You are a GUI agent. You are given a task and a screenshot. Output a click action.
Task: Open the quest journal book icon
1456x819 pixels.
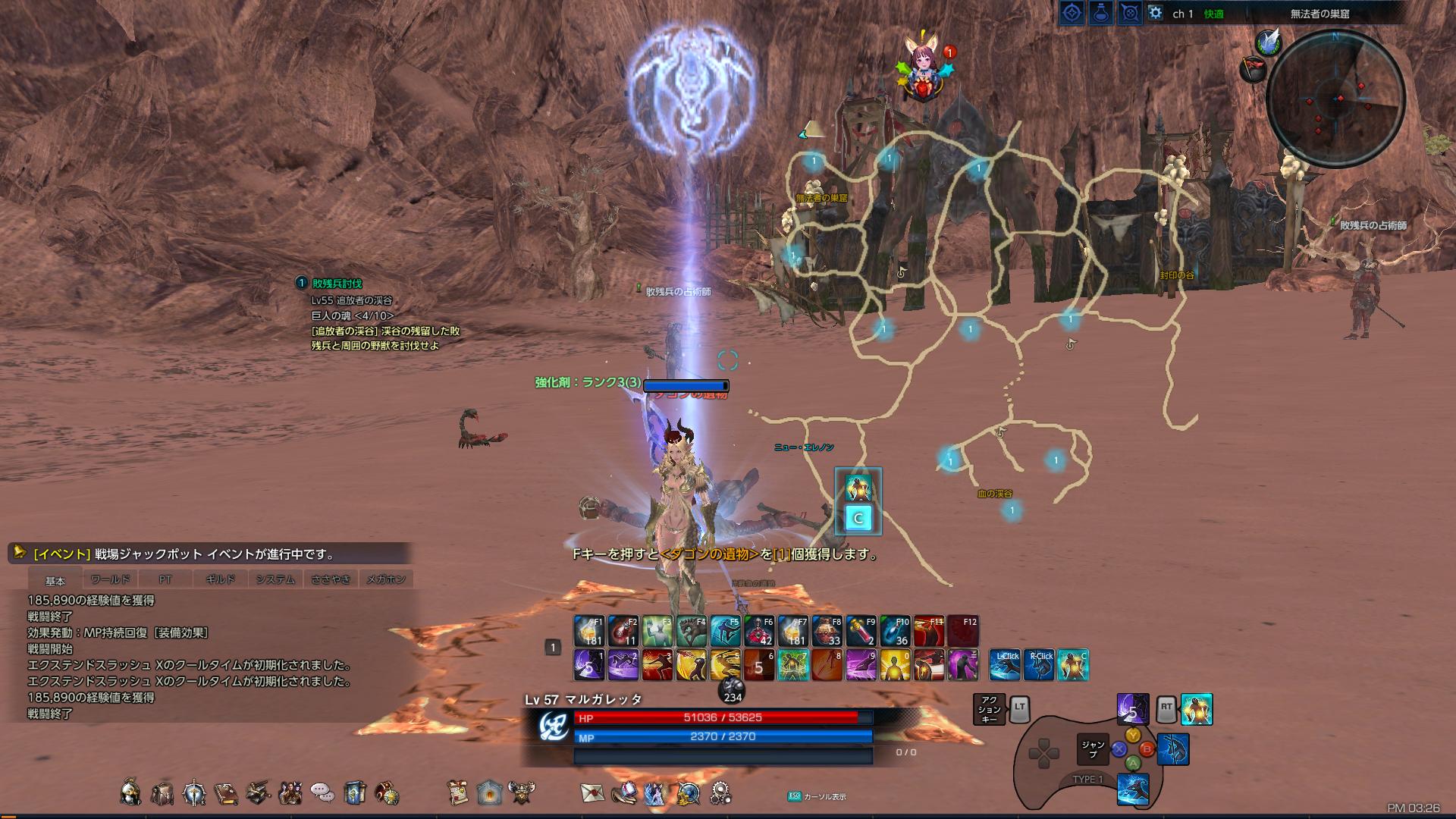coord(226,792)
